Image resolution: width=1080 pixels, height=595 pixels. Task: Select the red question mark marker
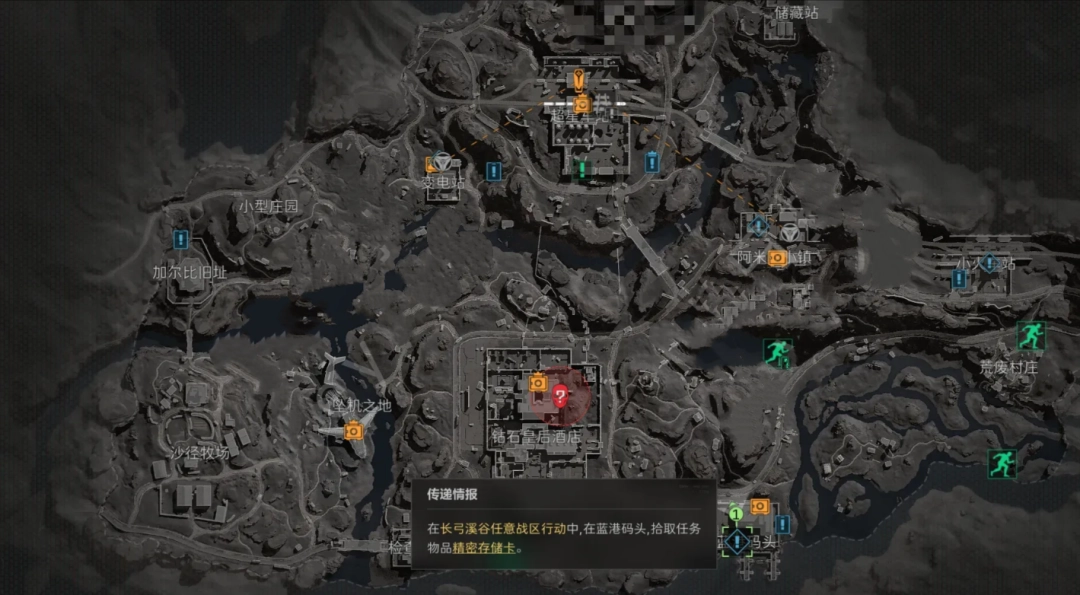point(560,395)
